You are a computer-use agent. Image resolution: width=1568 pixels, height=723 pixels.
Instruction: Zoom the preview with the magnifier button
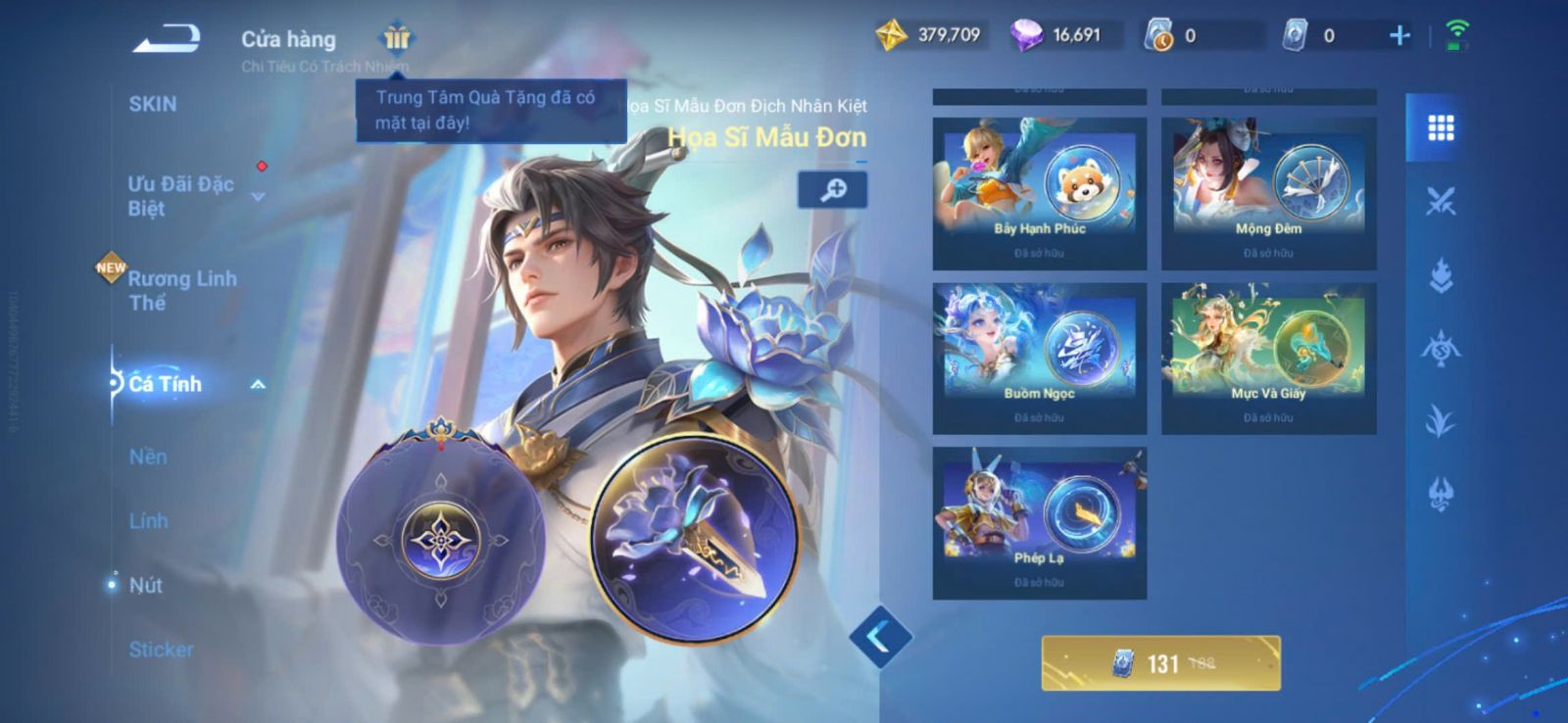[x=832, y=190]
